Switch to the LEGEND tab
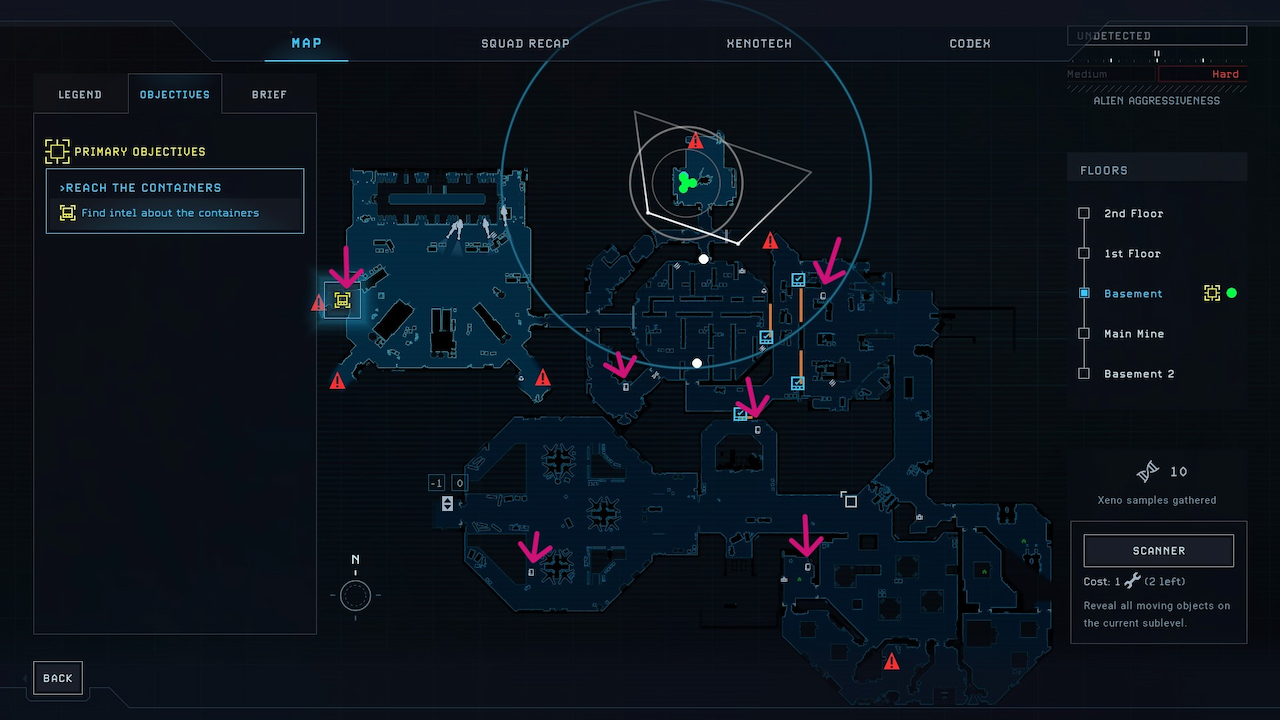Viewport: 1280px width, 720px height. pos(80,94)
